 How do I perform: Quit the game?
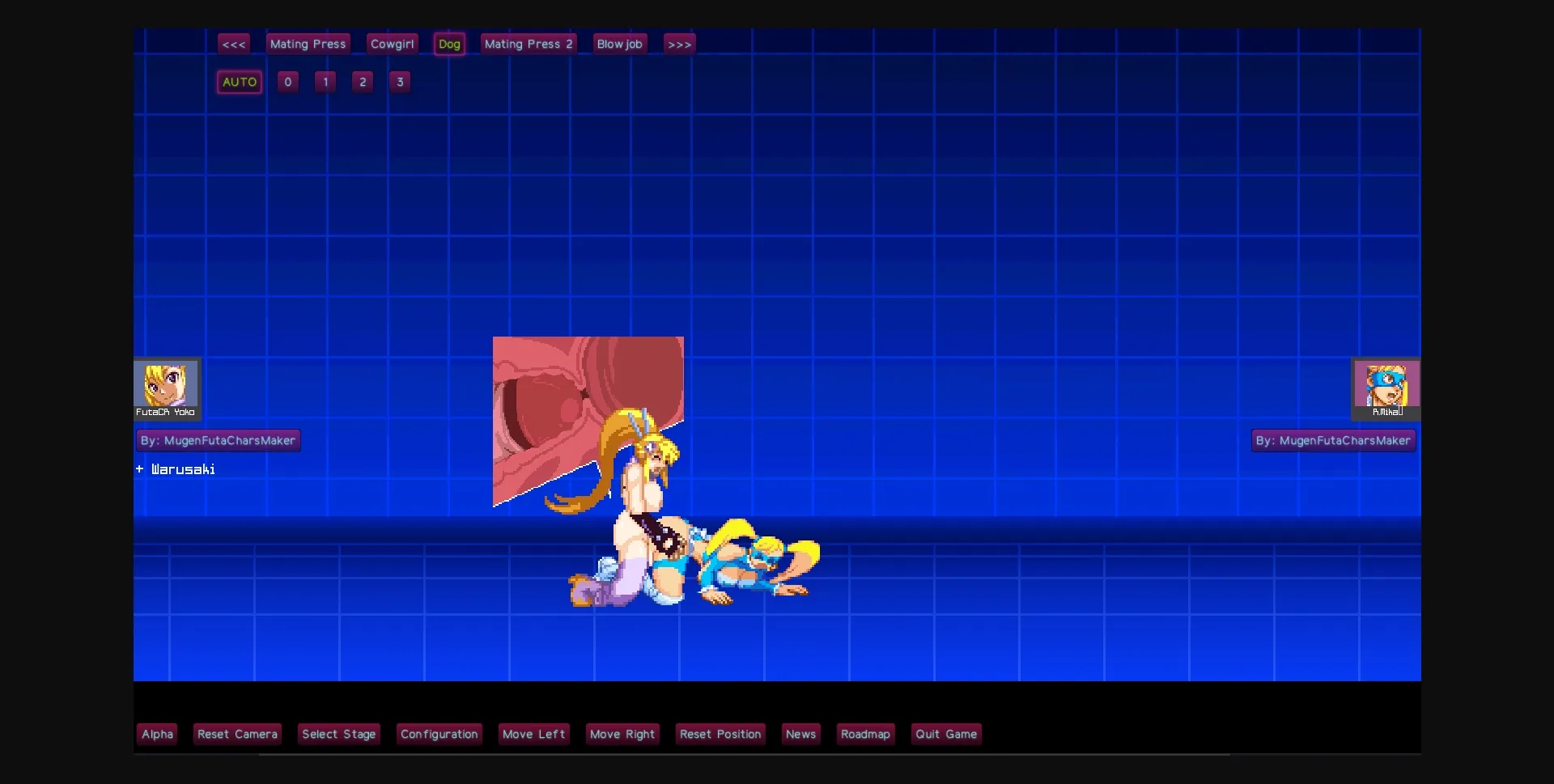[x=946, y=734]
